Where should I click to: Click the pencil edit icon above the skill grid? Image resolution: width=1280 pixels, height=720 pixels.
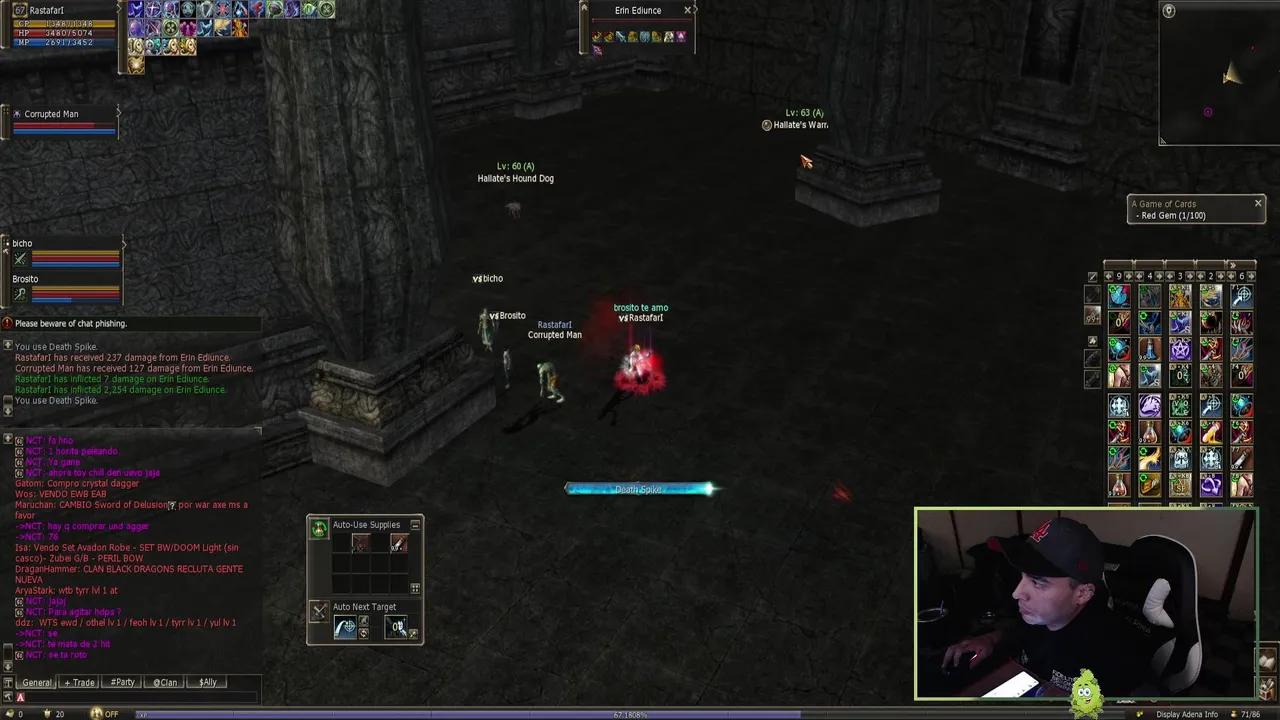[1092, 277]
